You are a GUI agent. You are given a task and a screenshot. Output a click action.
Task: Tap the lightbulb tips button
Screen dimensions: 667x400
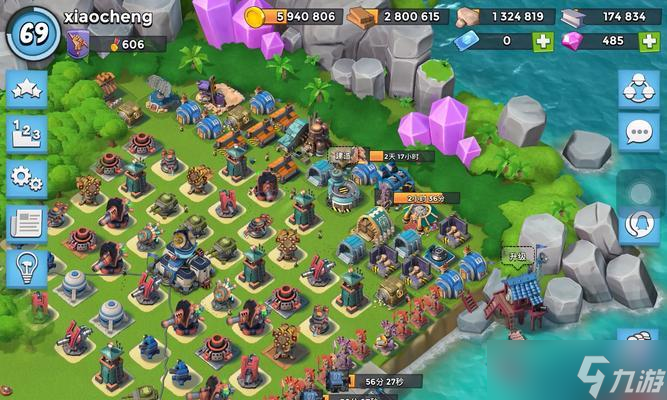pos(27,268)
